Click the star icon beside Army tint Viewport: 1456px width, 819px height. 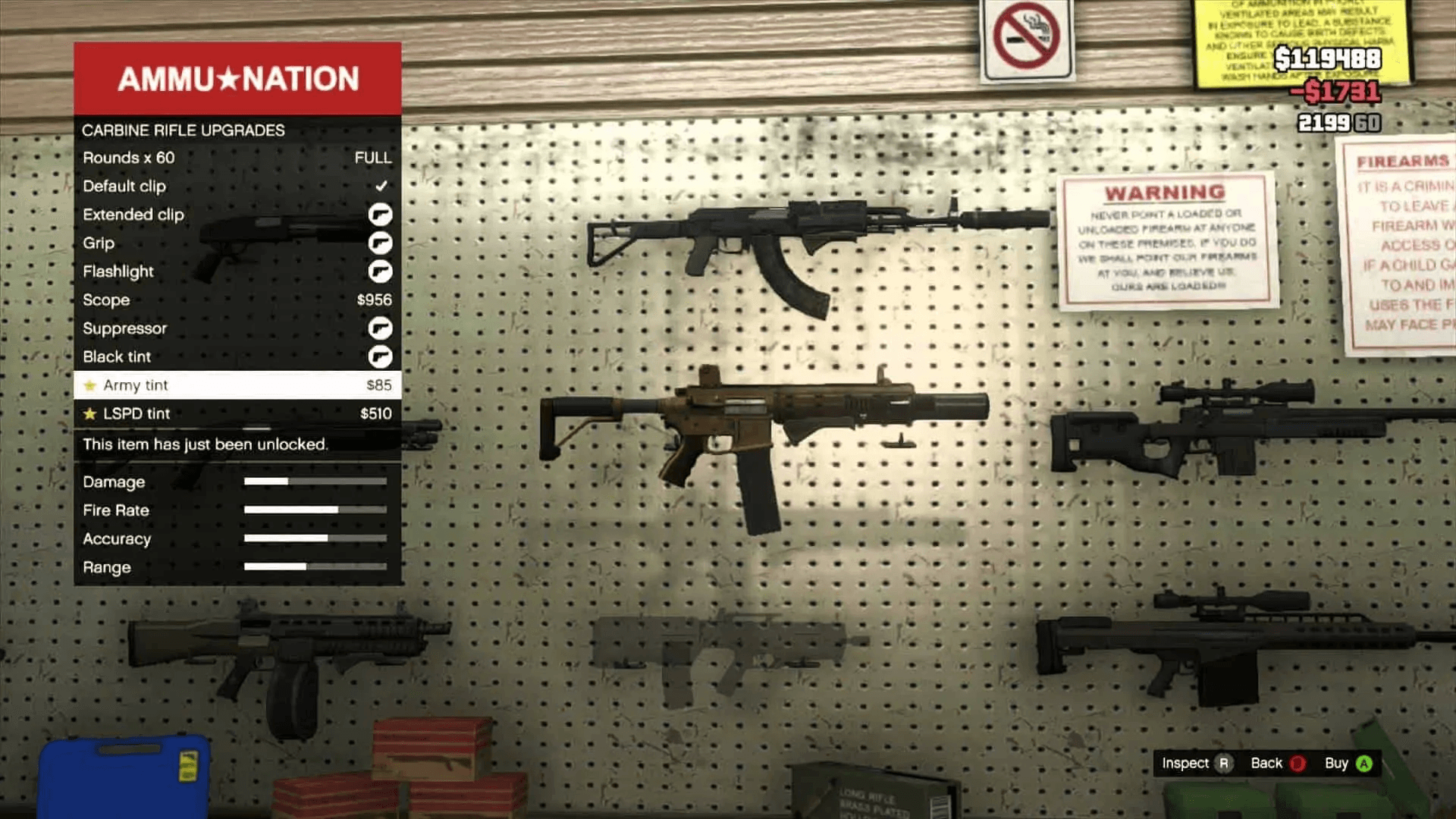[x=90, y=385]
